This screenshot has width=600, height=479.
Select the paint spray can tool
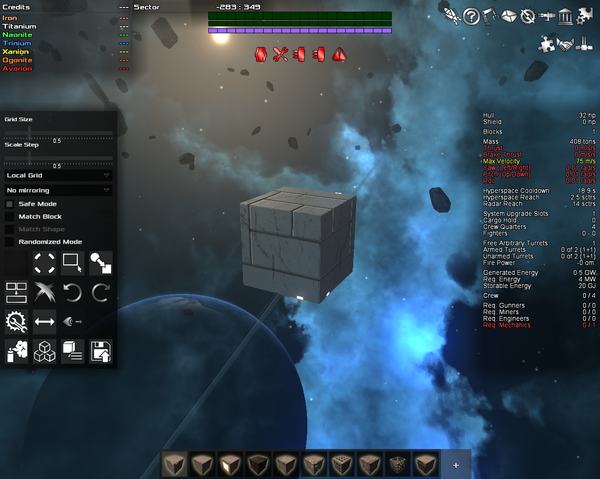[x=16, y=350]
